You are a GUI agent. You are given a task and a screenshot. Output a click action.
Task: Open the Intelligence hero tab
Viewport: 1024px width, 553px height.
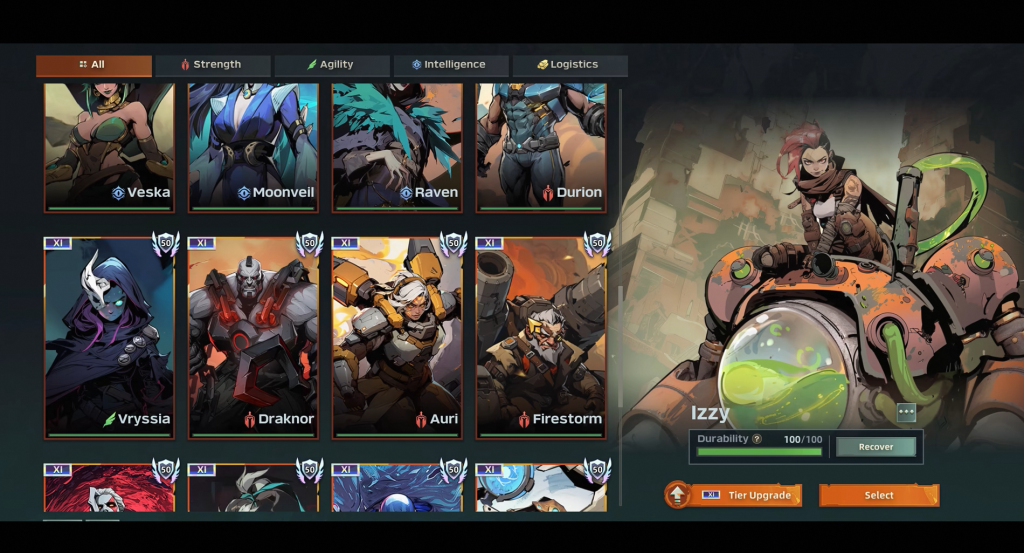pyautogui.click(x=450, y=65)
